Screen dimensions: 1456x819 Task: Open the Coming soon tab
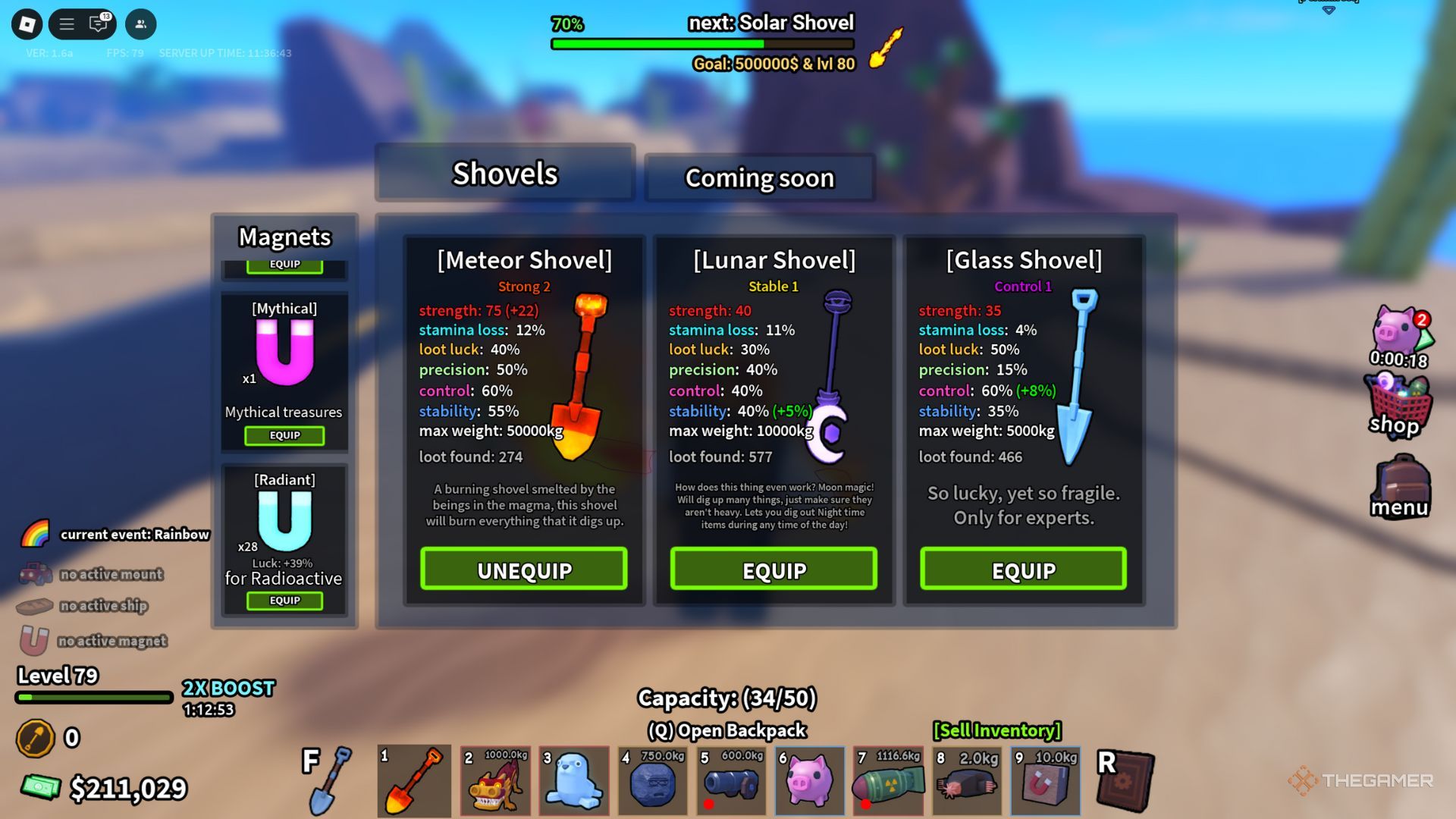coord(759,178)
